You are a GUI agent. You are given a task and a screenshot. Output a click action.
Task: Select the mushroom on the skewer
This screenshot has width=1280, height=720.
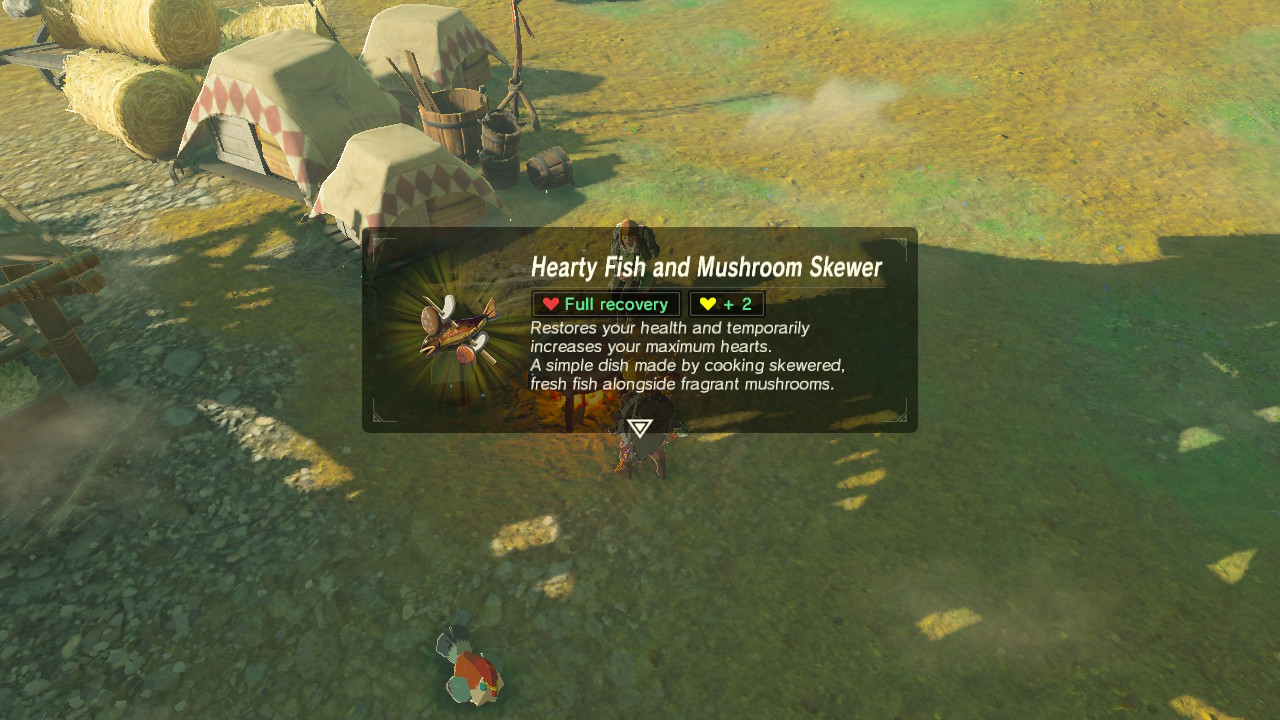point(431,321)
